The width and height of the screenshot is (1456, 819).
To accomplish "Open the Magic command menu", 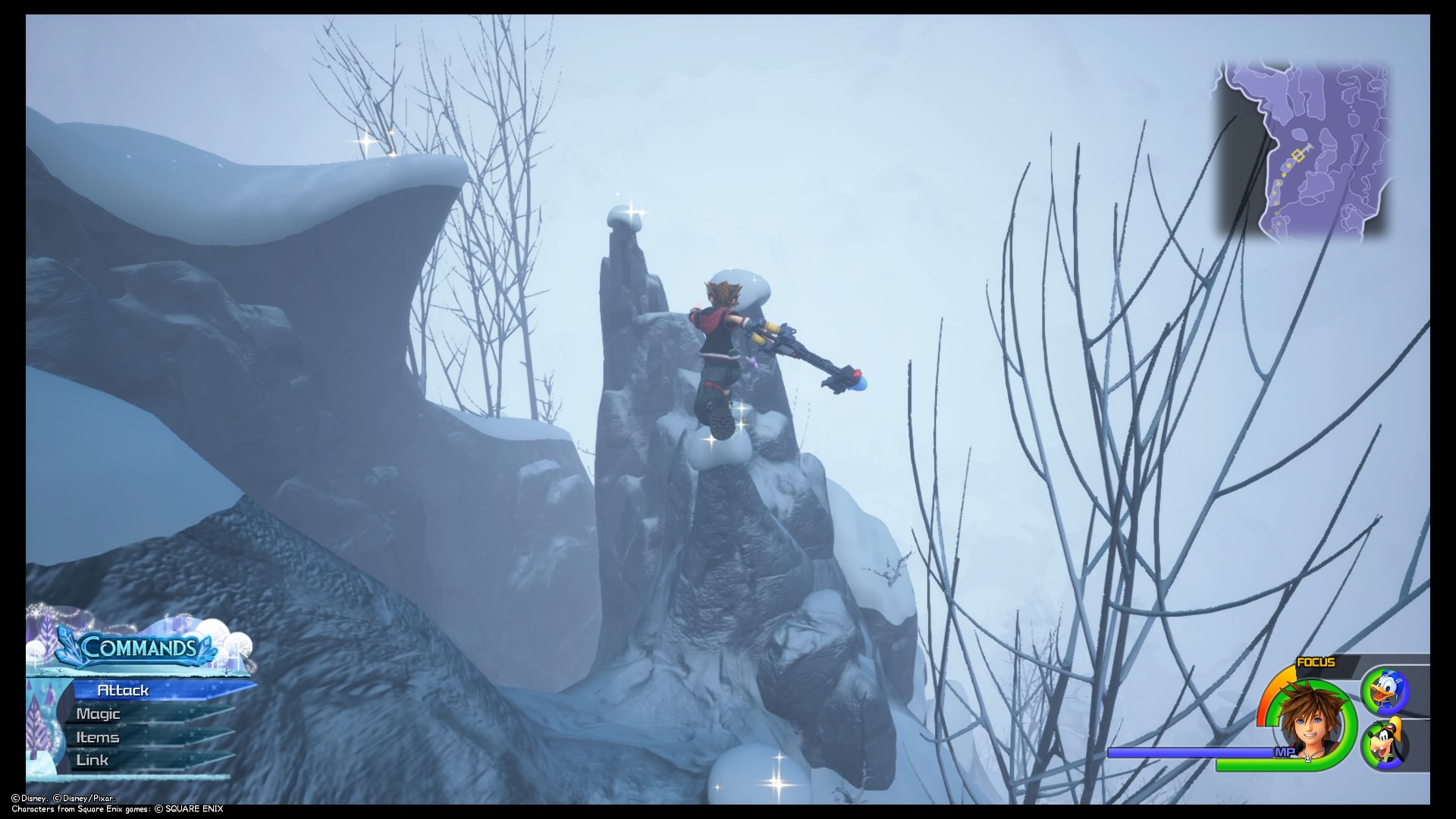I will pos(99,714).
